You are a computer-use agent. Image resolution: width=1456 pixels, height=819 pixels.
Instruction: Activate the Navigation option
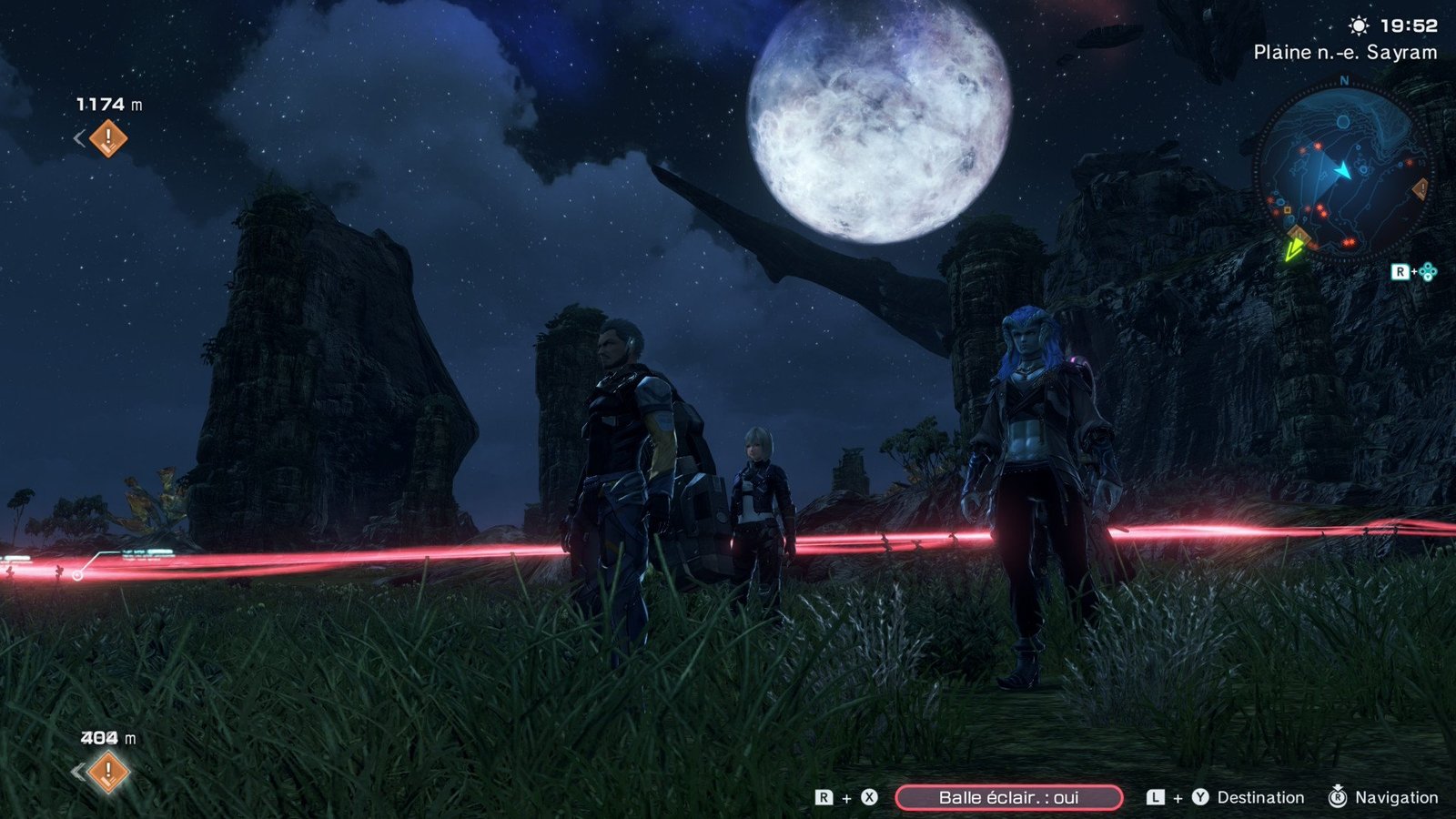pyautogui.click(x=1396, y=798)
